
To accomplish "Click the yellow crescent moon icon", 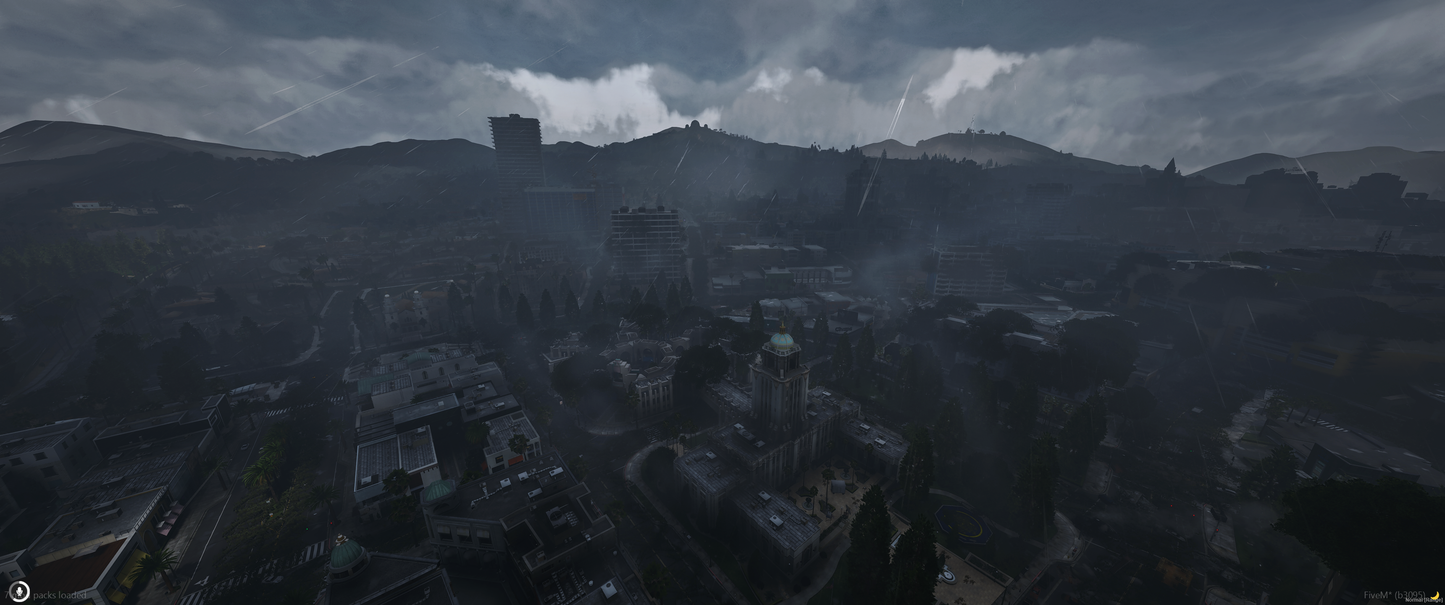I will (x=1435, y=596).
